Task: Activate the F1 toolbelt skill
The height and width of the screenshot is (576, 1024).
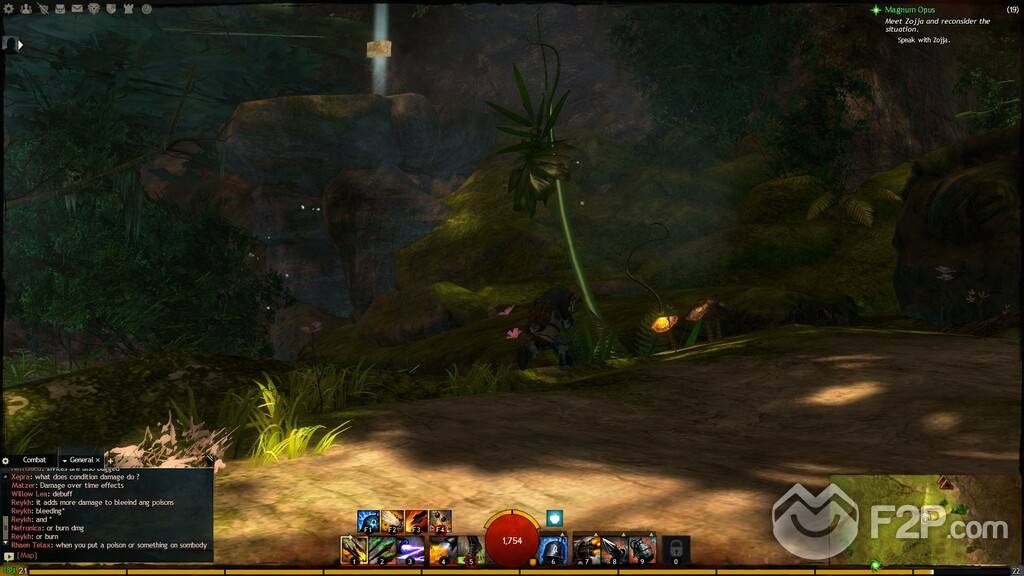Action: pos(368,521)
